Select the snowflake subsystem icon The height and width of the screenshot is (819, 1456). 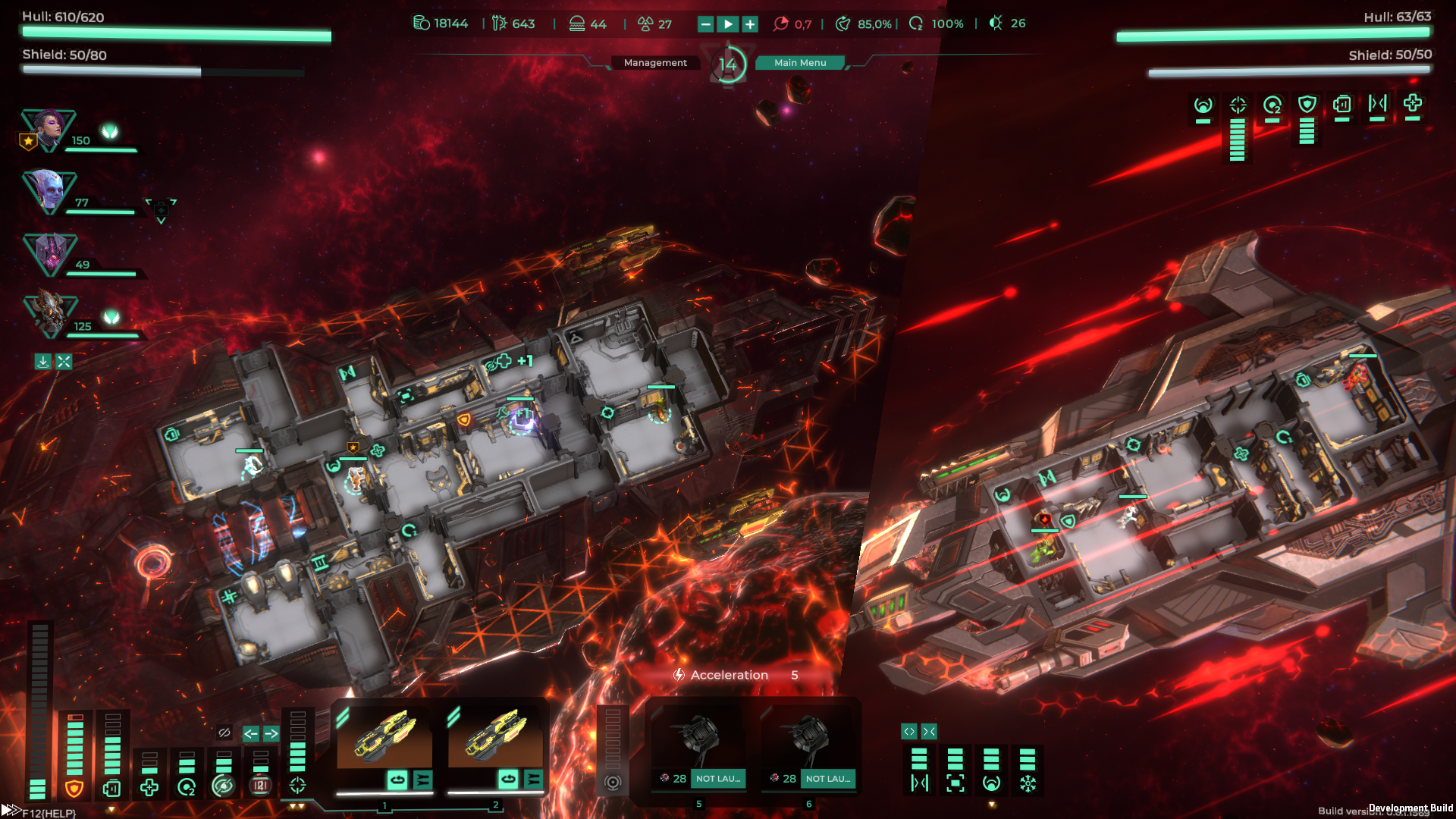[1028, 783]
